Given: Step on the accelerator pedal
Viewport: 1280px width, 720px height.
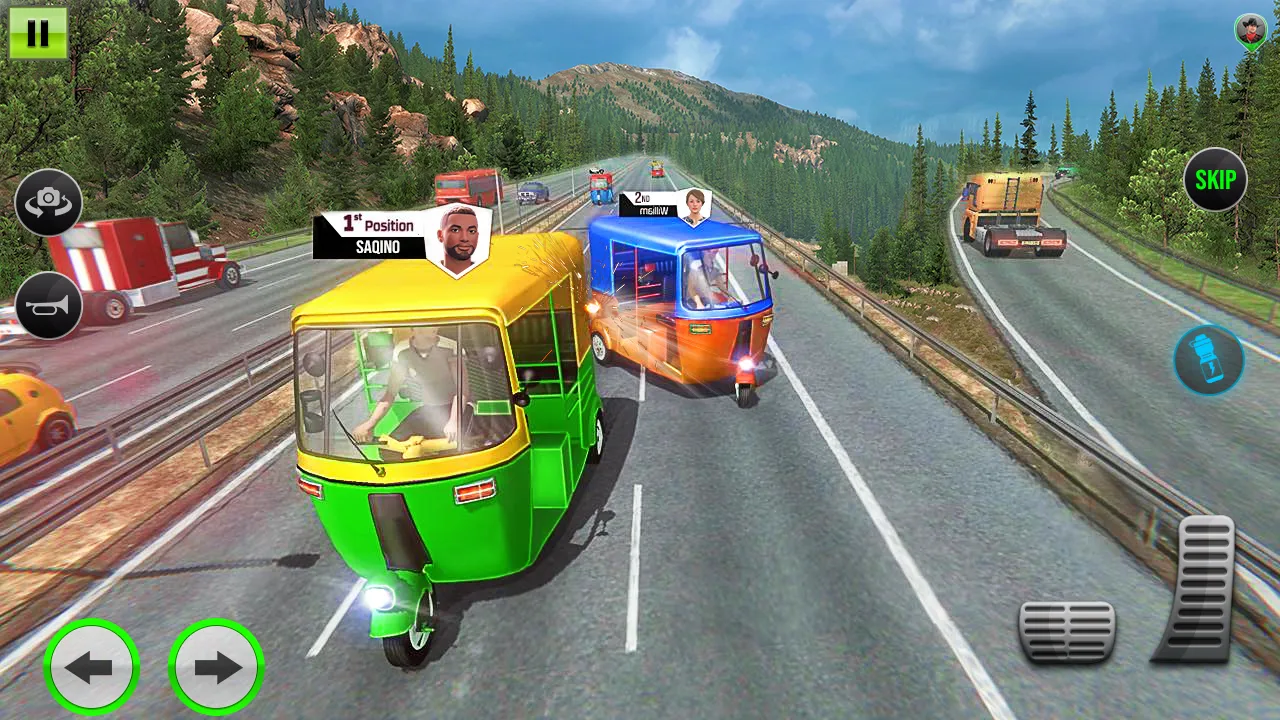Looking at the screenshot, I should 1198,590.
